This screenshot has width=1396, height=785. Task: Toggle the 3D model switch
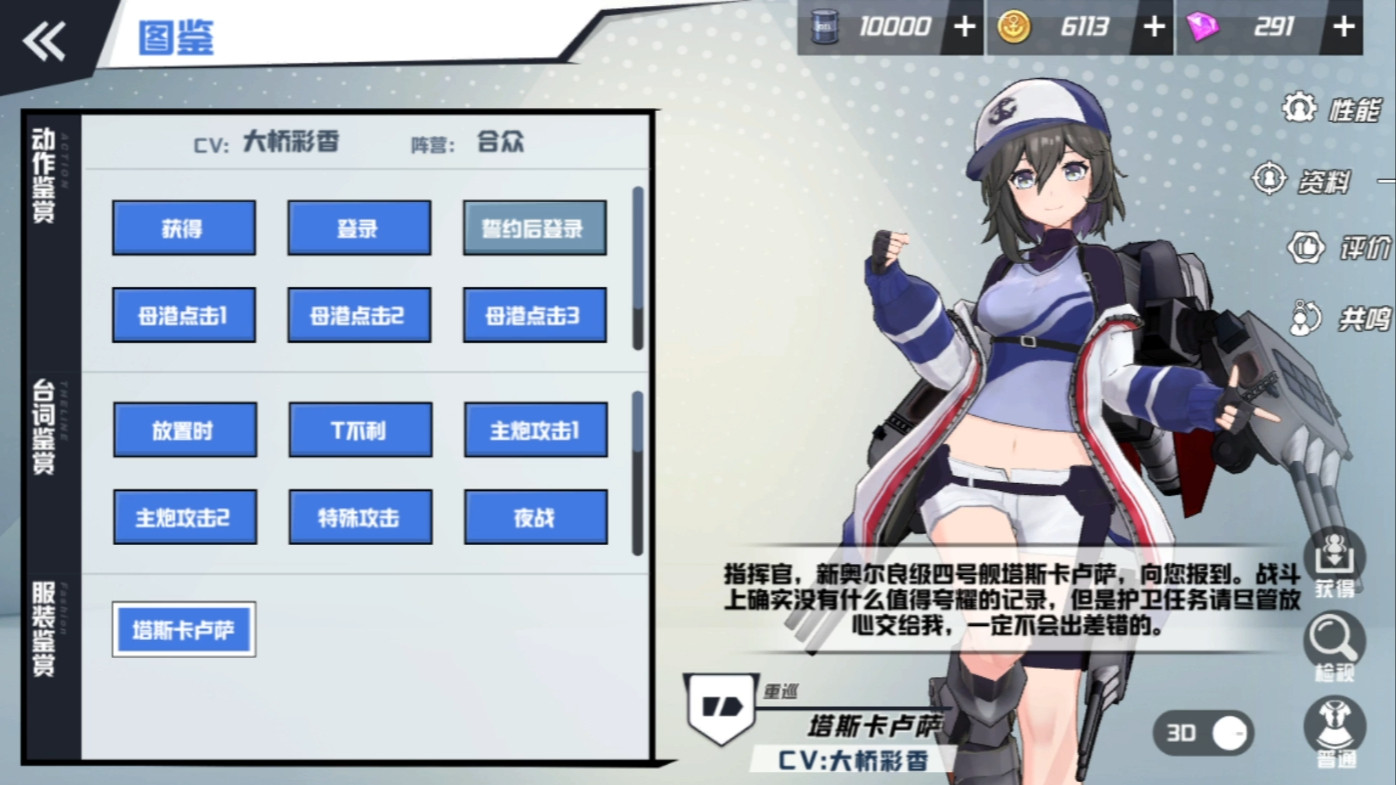pyautogui.click(x=1204, y=733)
